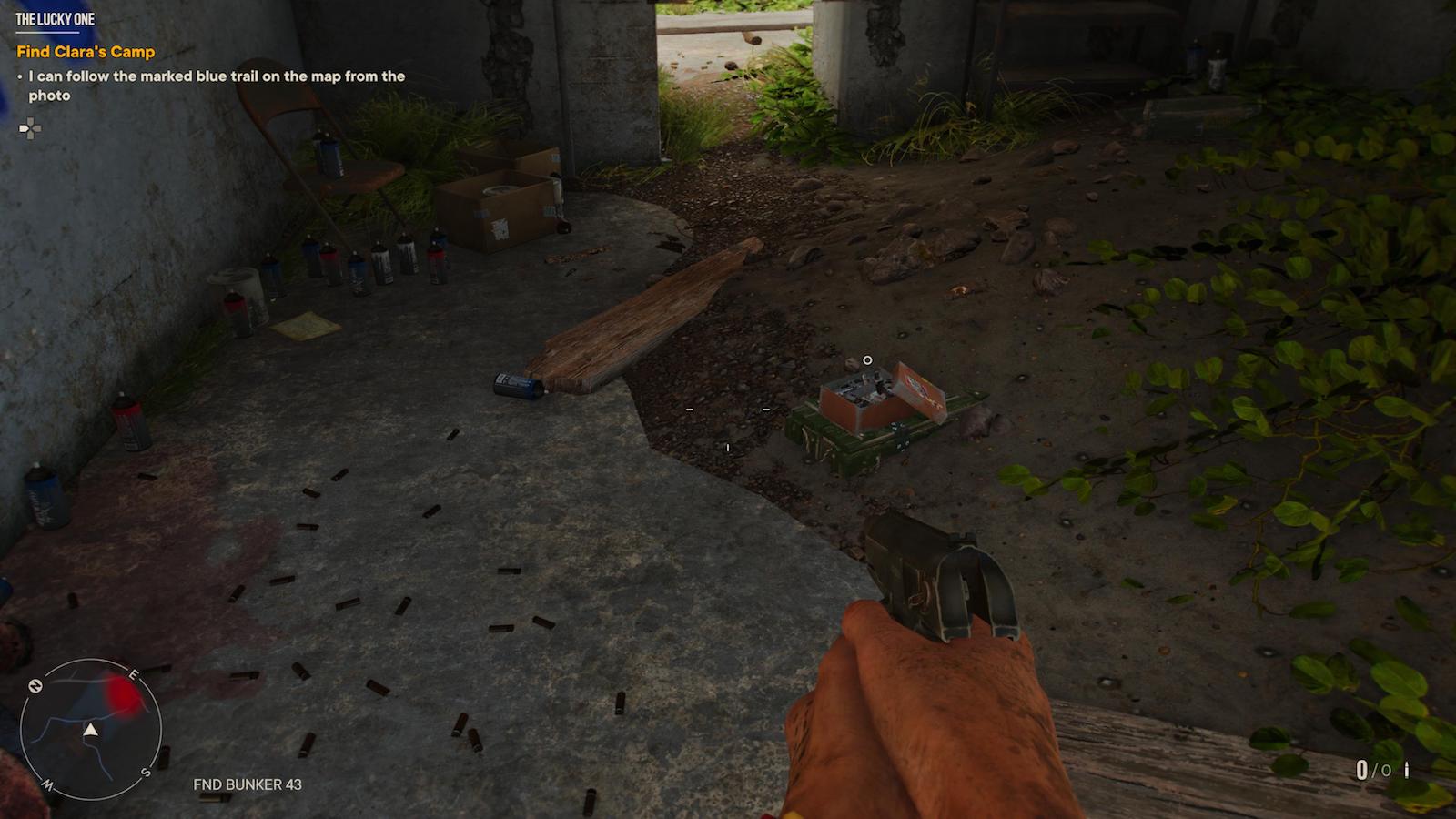
Task: Click the O interaction prompt above the ammo box
Action: tap(866, 359)
